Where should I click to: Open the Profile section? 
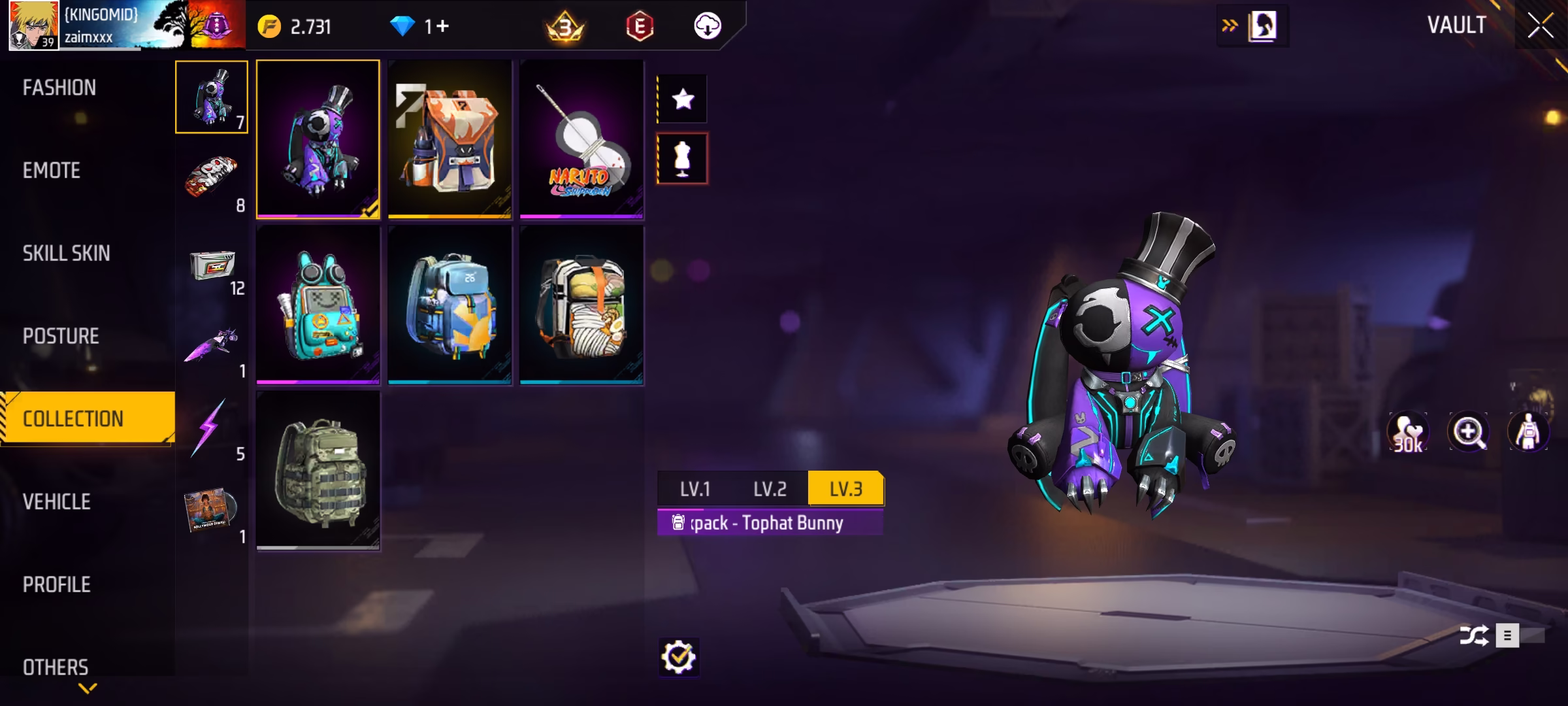[57, 584]
